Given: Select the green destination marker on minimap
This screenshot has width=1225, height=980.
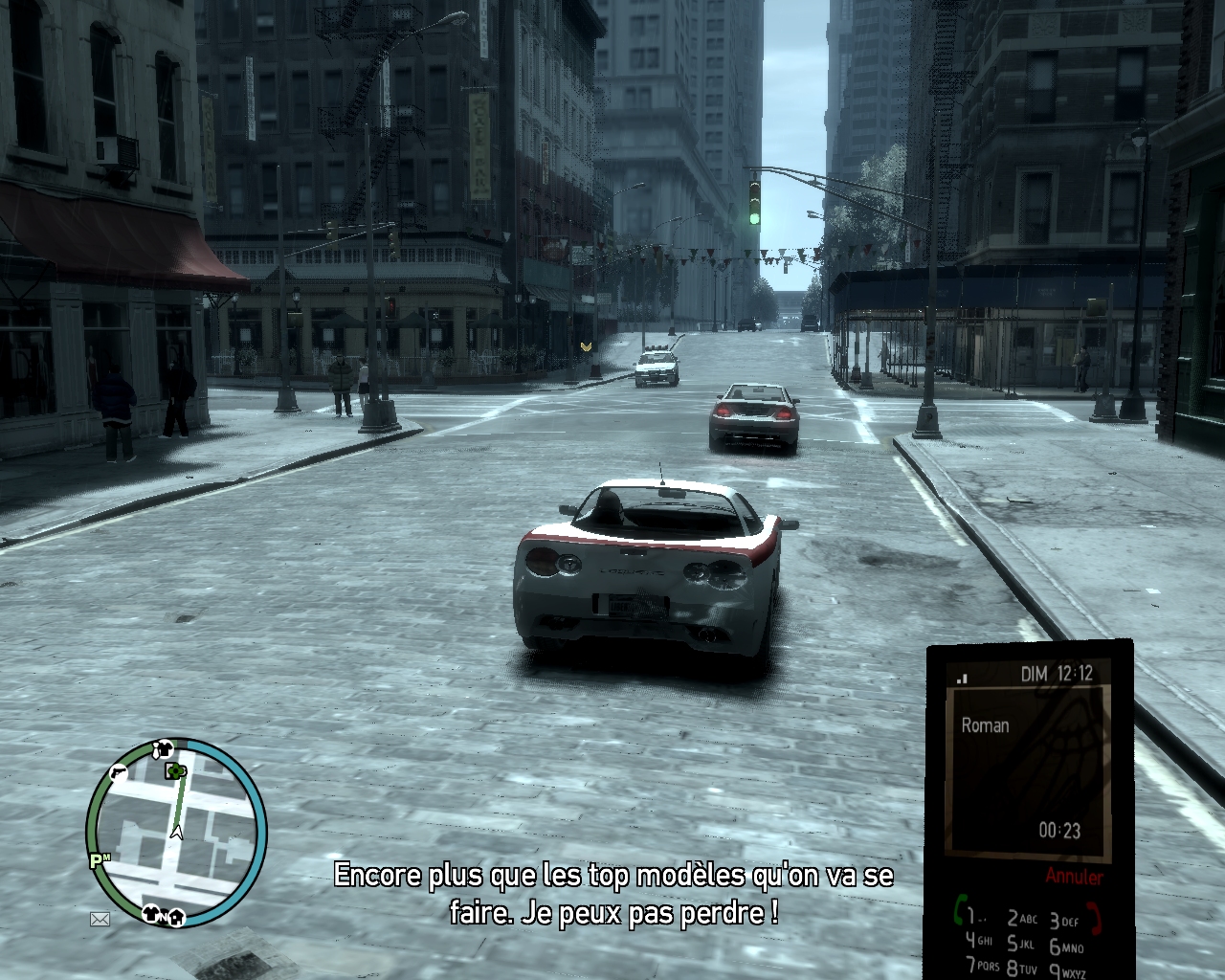Looking at the screenshot, I should pyautogui.click(x=175, y=771).
